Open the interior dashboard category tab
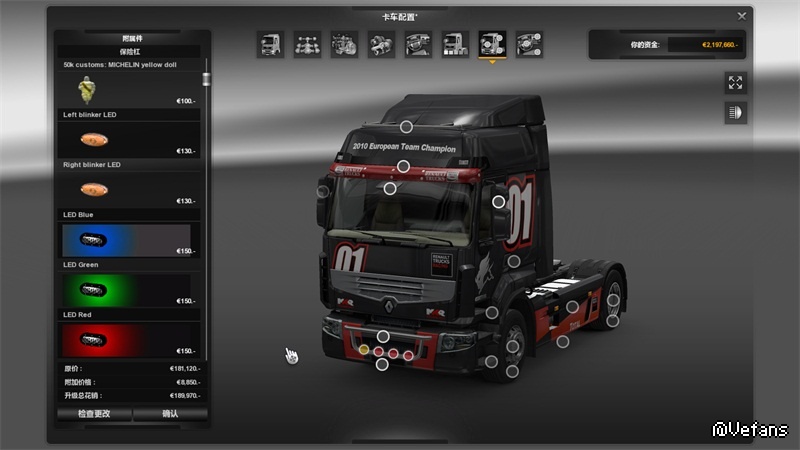Screen dimensions: 800x450 pyautogui.click(x=418, y=44)
